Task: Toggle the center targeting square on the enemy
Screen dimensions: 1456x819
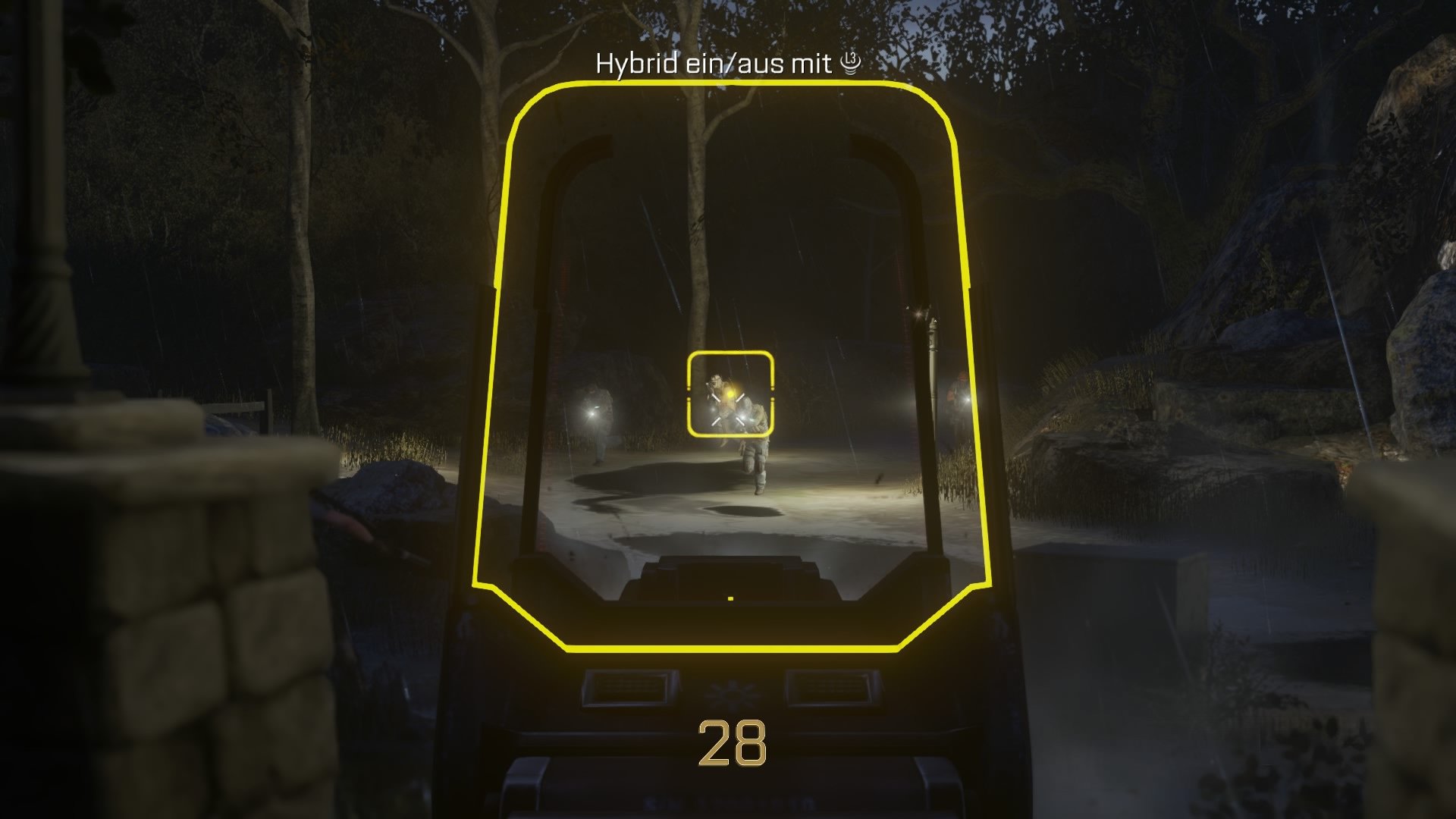Action: click(730, 392)
